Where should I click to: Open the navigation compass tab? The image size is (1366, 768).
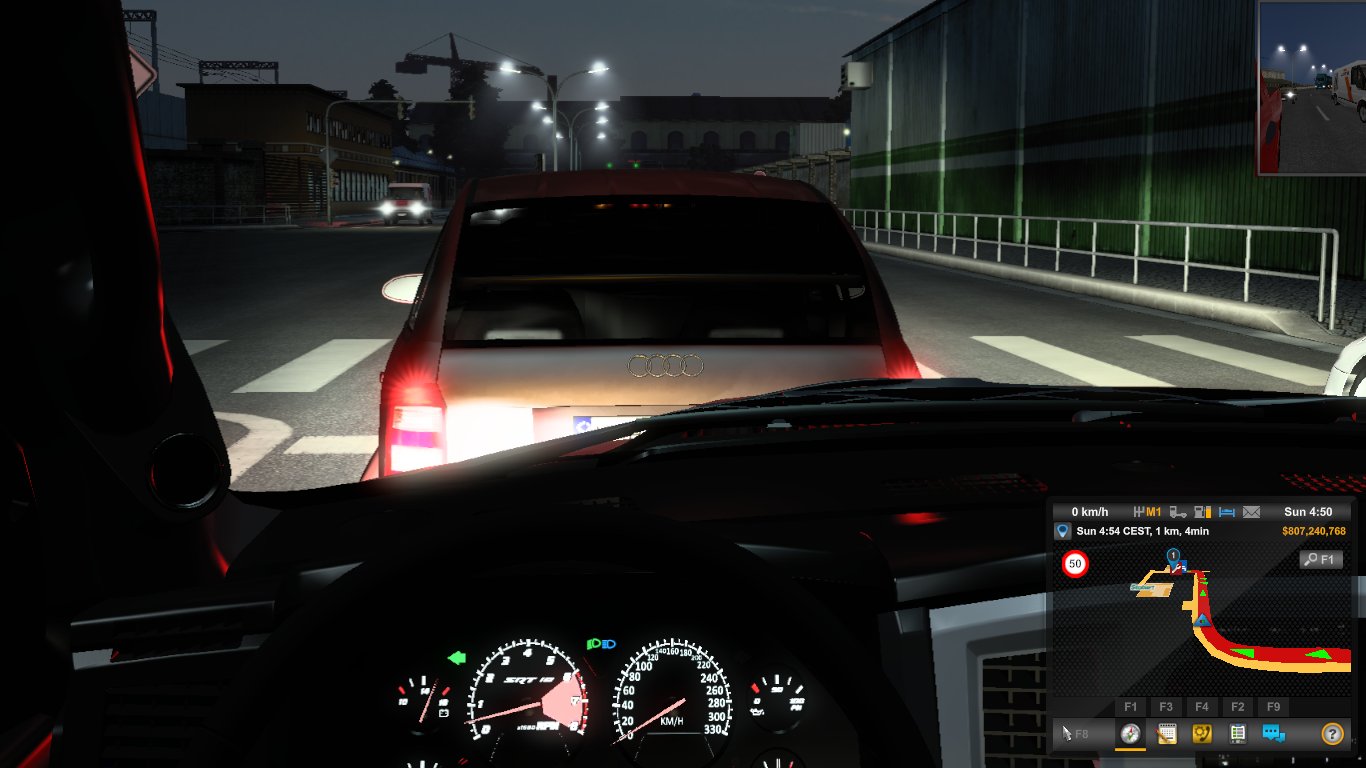pos(1131,734)
